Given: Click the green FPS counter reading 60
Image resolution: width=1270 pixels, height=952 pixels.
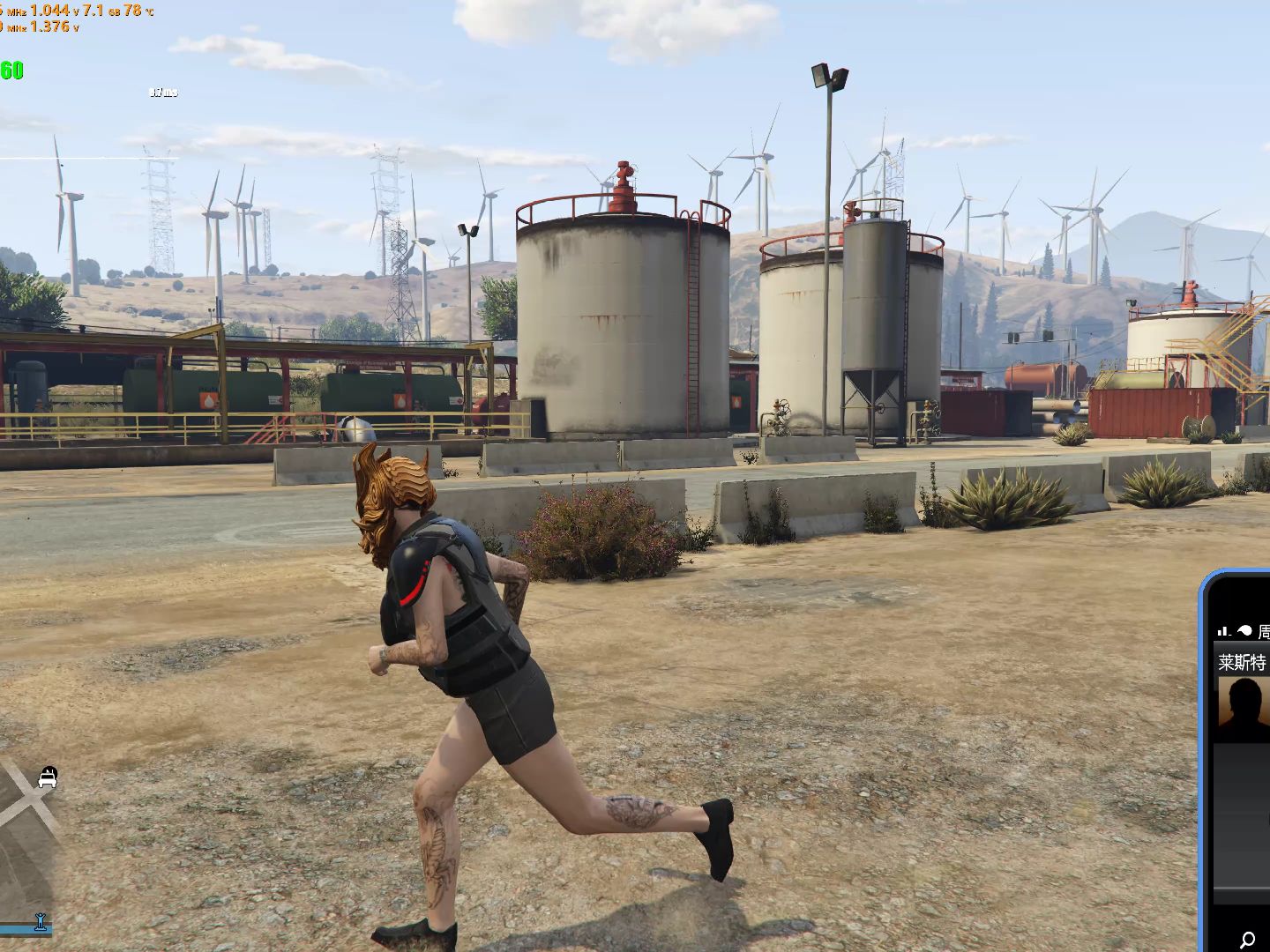Looking at the screenshot, I should pos(11,70).
